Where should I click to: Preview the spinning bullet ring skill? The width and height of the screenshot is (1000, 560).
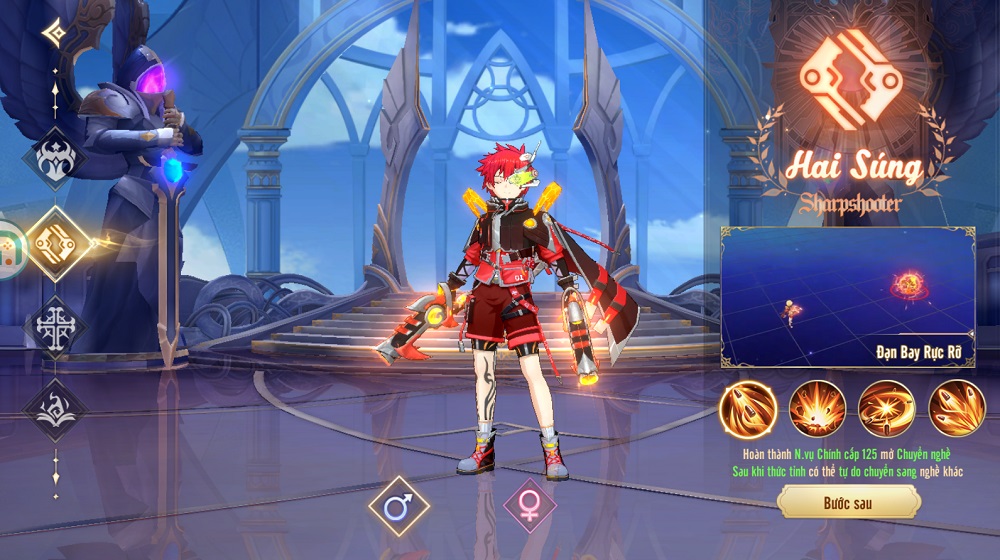point(886,409)
